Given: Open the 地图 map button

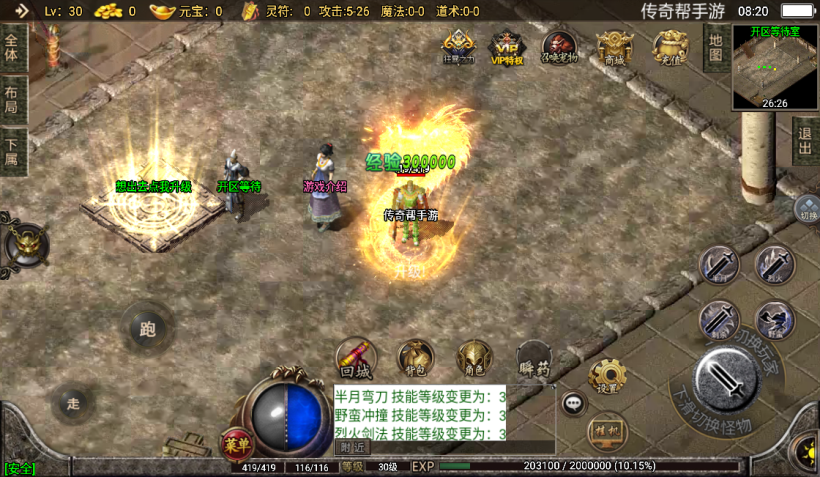Looking at the screenshot, I should [x=715, y=45].
